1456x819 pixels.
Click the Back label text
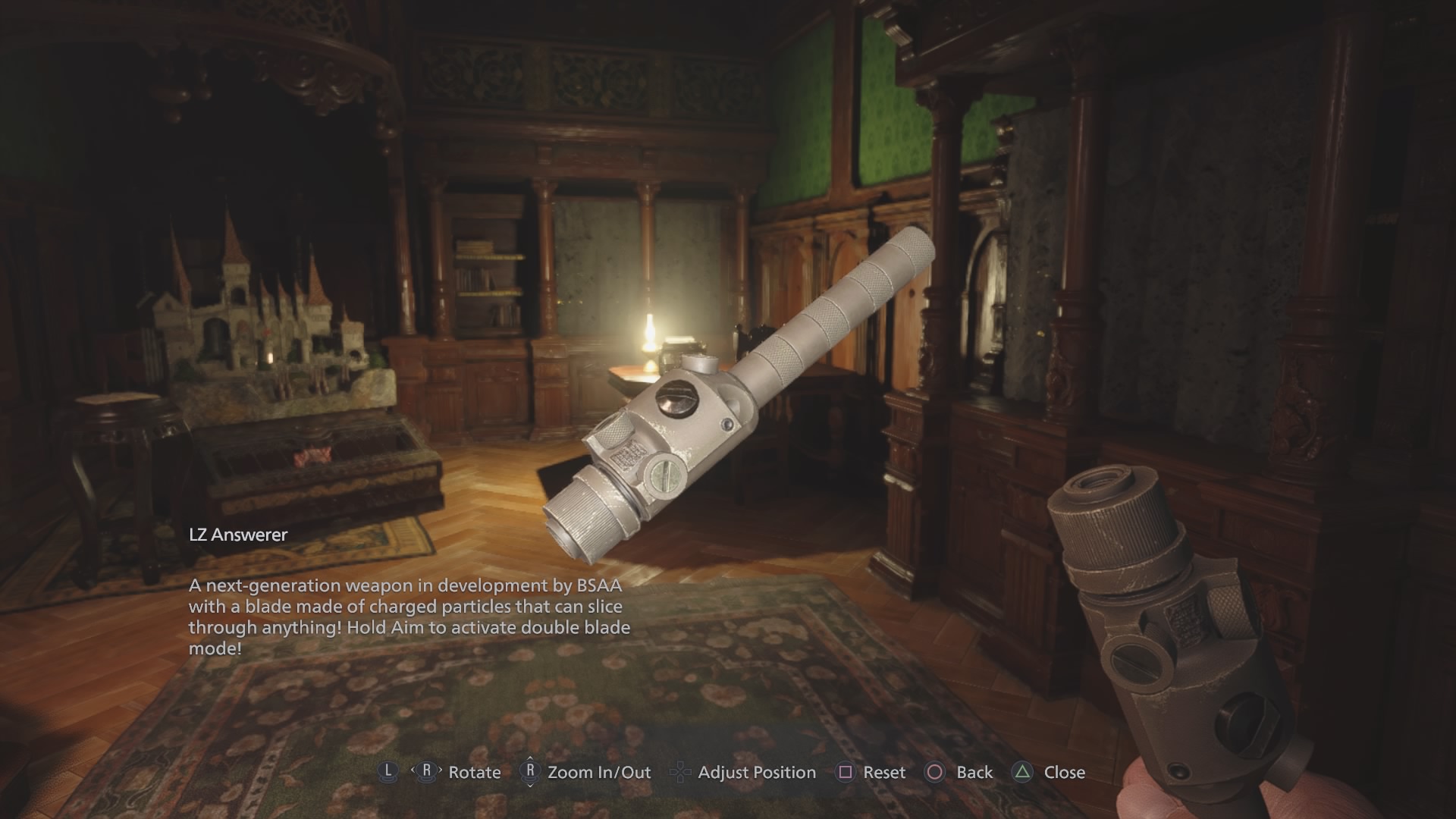coord(973,773)
